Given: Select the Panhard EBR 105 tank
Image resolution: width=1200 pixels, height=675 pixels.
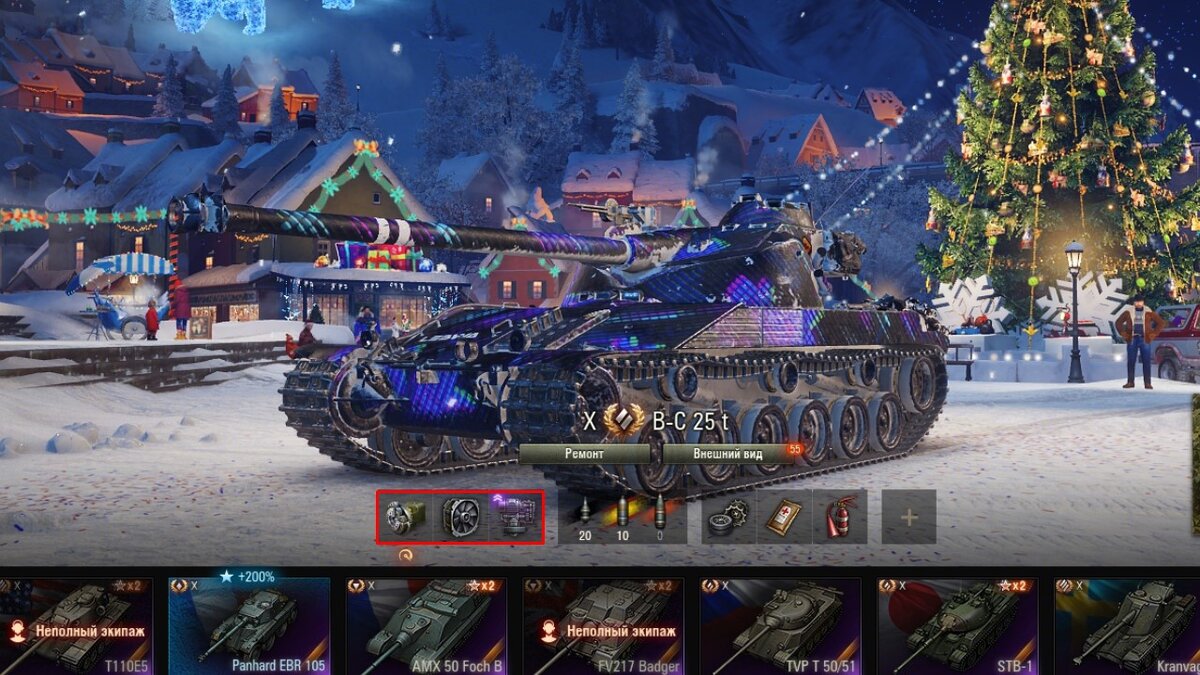Looking at the screenshot, I should [249, 625].
